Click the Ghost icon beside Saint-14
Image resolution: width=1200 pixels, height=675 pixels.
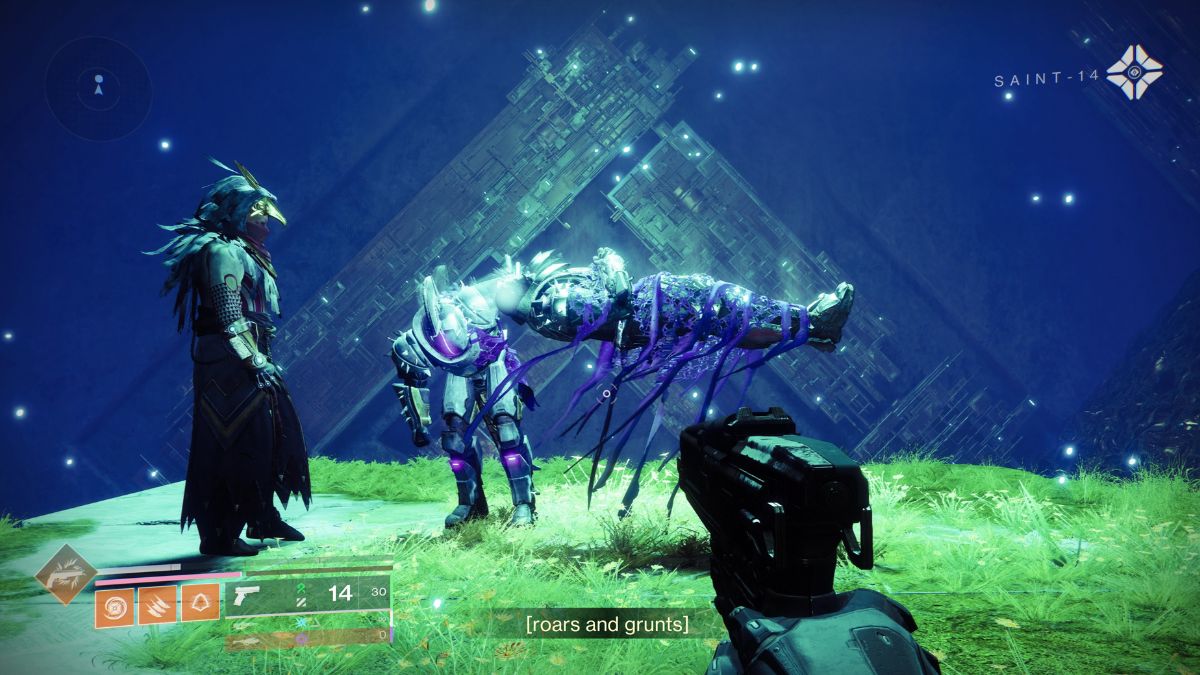pyautogui.click(x=1134, y=72)
